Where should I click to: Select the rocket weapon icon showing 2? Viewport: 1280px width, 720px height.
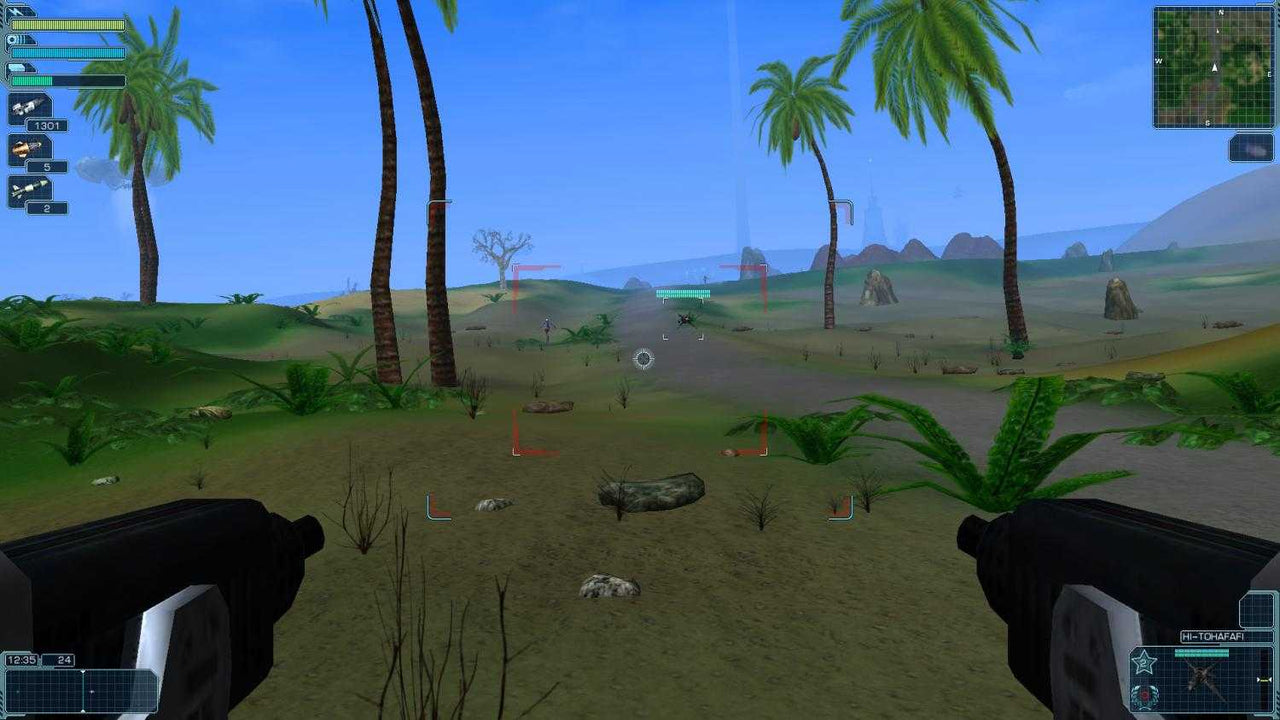tap(29, 188)
